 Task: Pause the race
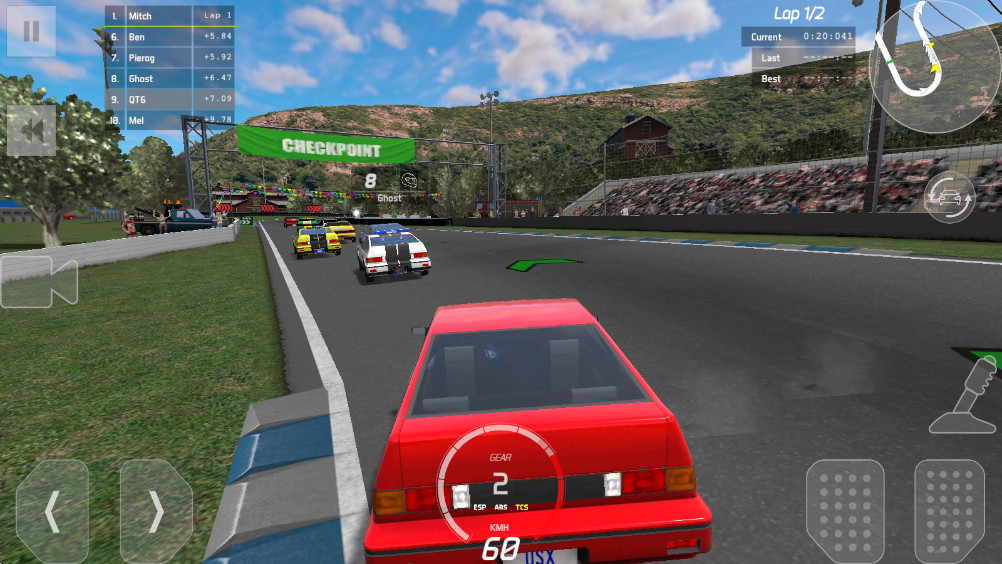tap(31, 31)
